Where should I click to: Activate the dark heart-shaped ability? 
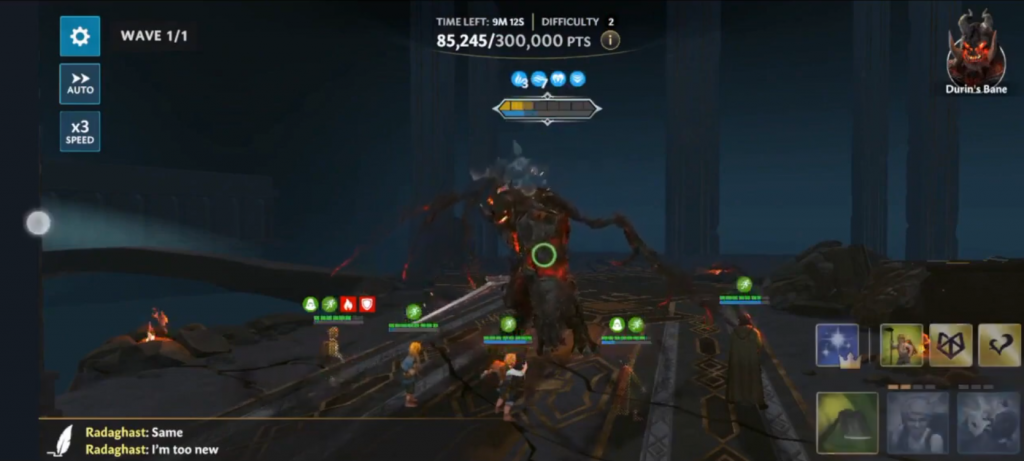[999, 346]
